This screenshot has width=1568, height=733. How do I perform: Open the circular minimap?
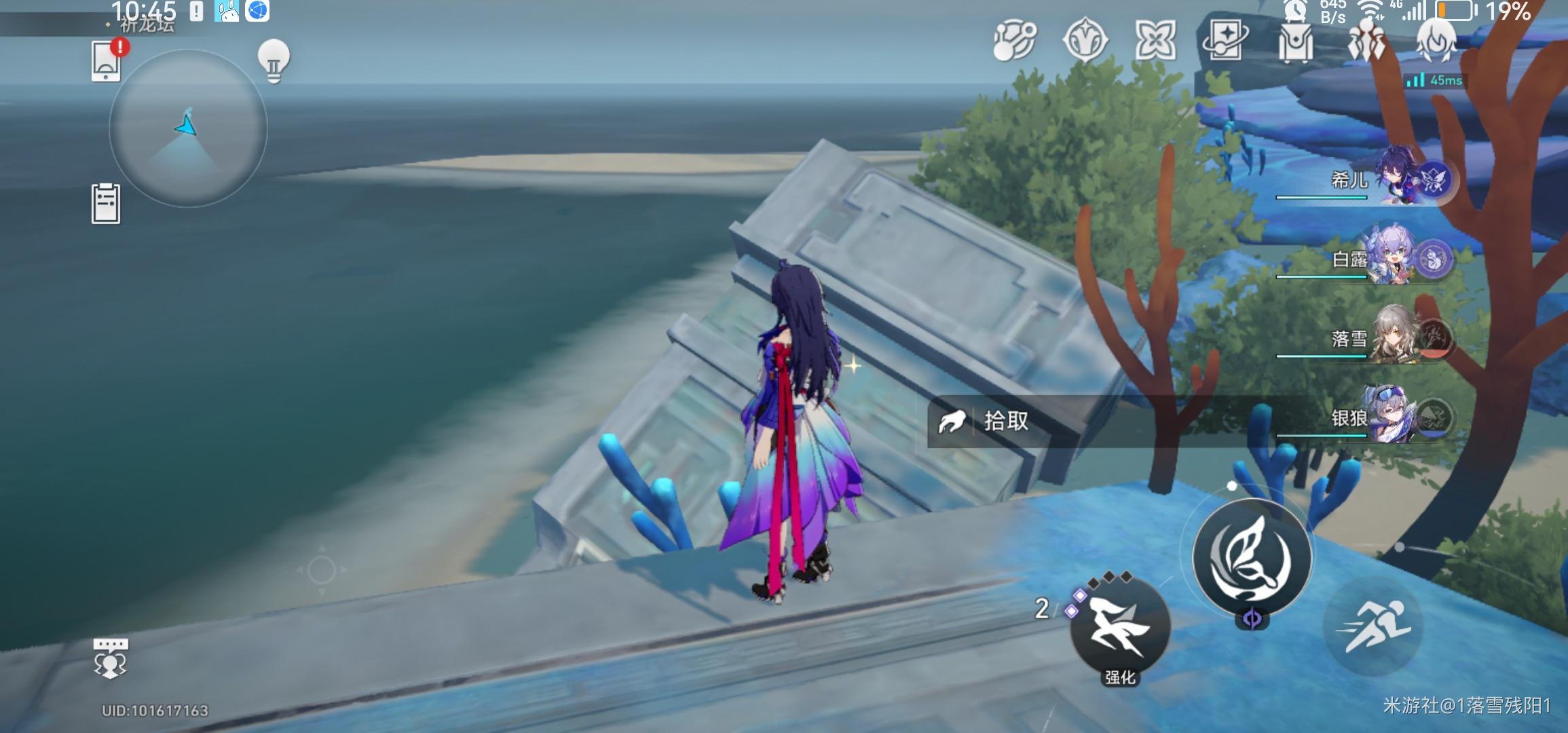(188, 128)
